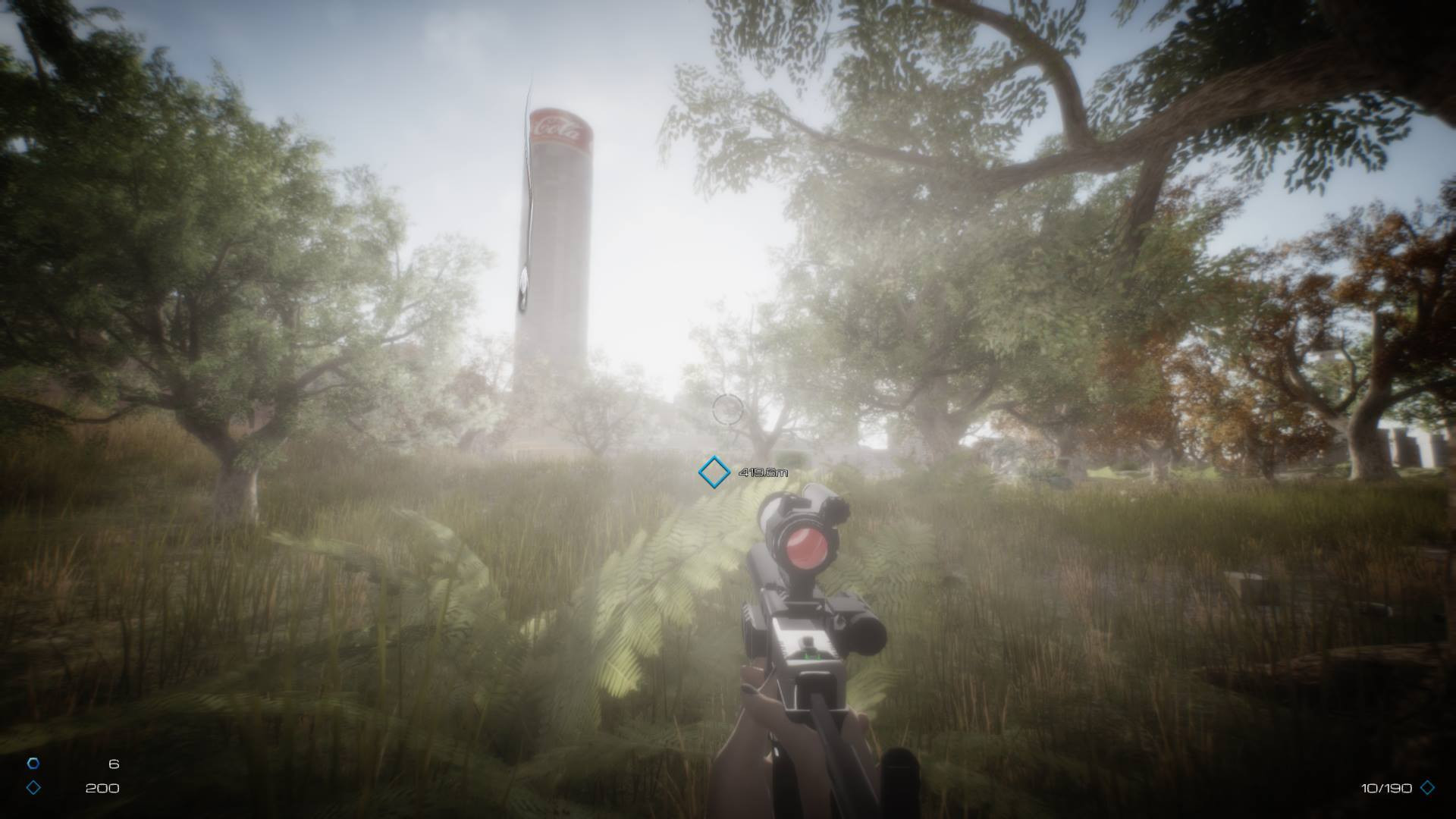The width and height of the screenshot is (1456, 819).
Task: Select the blue diamond objective waypoint marker
Action: 714,472
